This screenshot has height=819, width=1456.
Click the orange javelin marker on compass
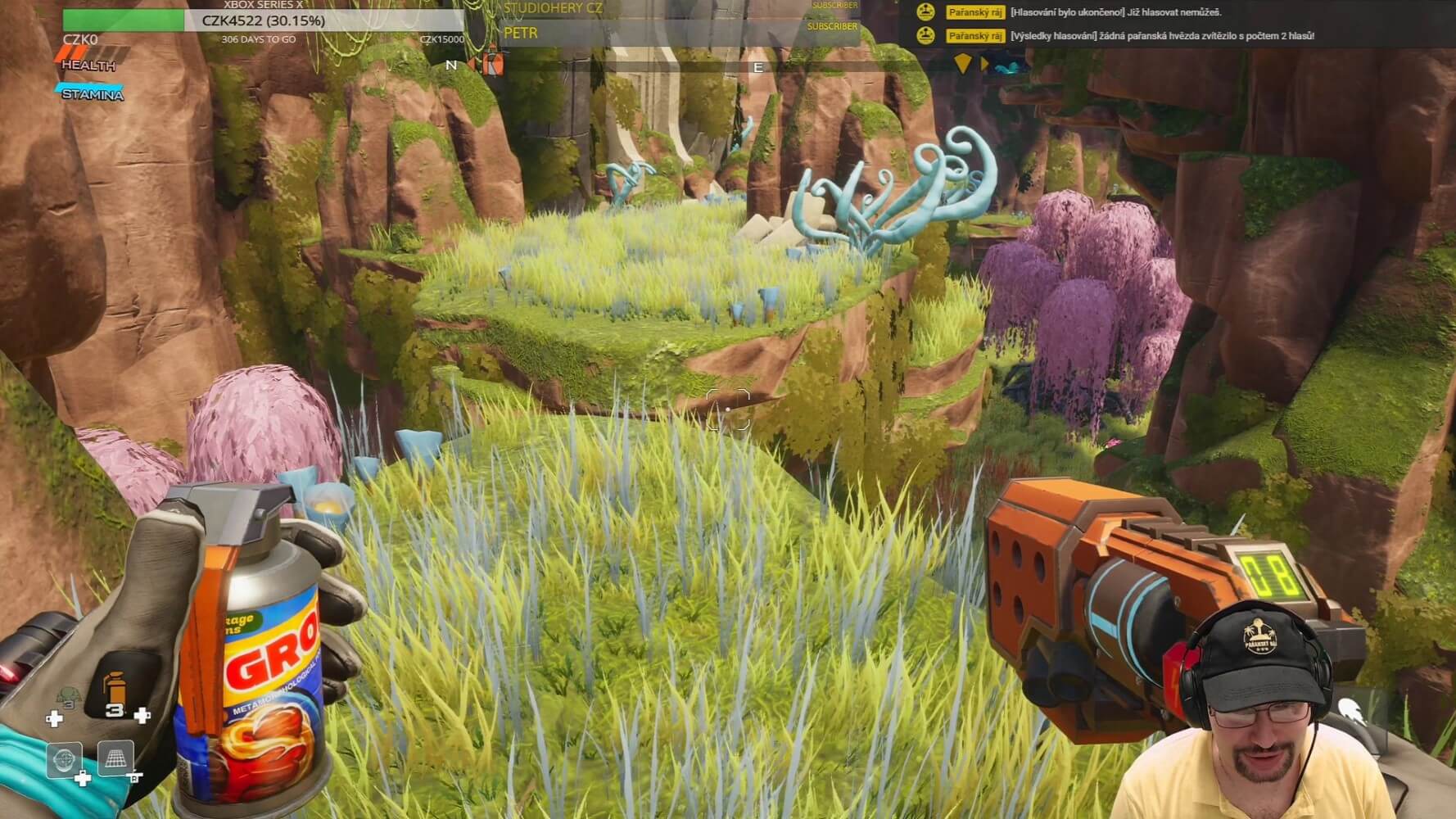coord(493,64)
